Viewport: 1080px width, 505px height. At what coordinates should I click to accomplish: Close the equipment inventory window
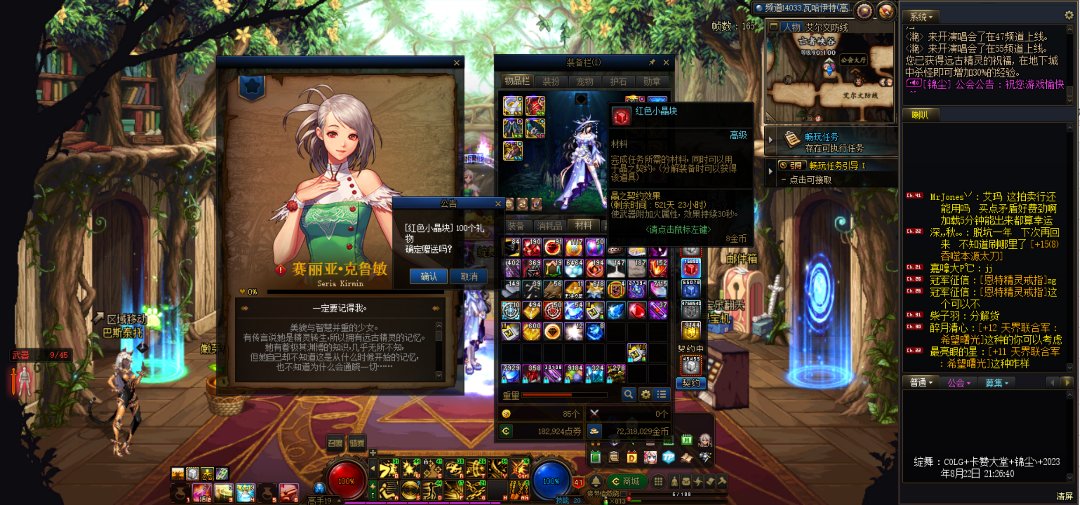(x=665, y=62)
